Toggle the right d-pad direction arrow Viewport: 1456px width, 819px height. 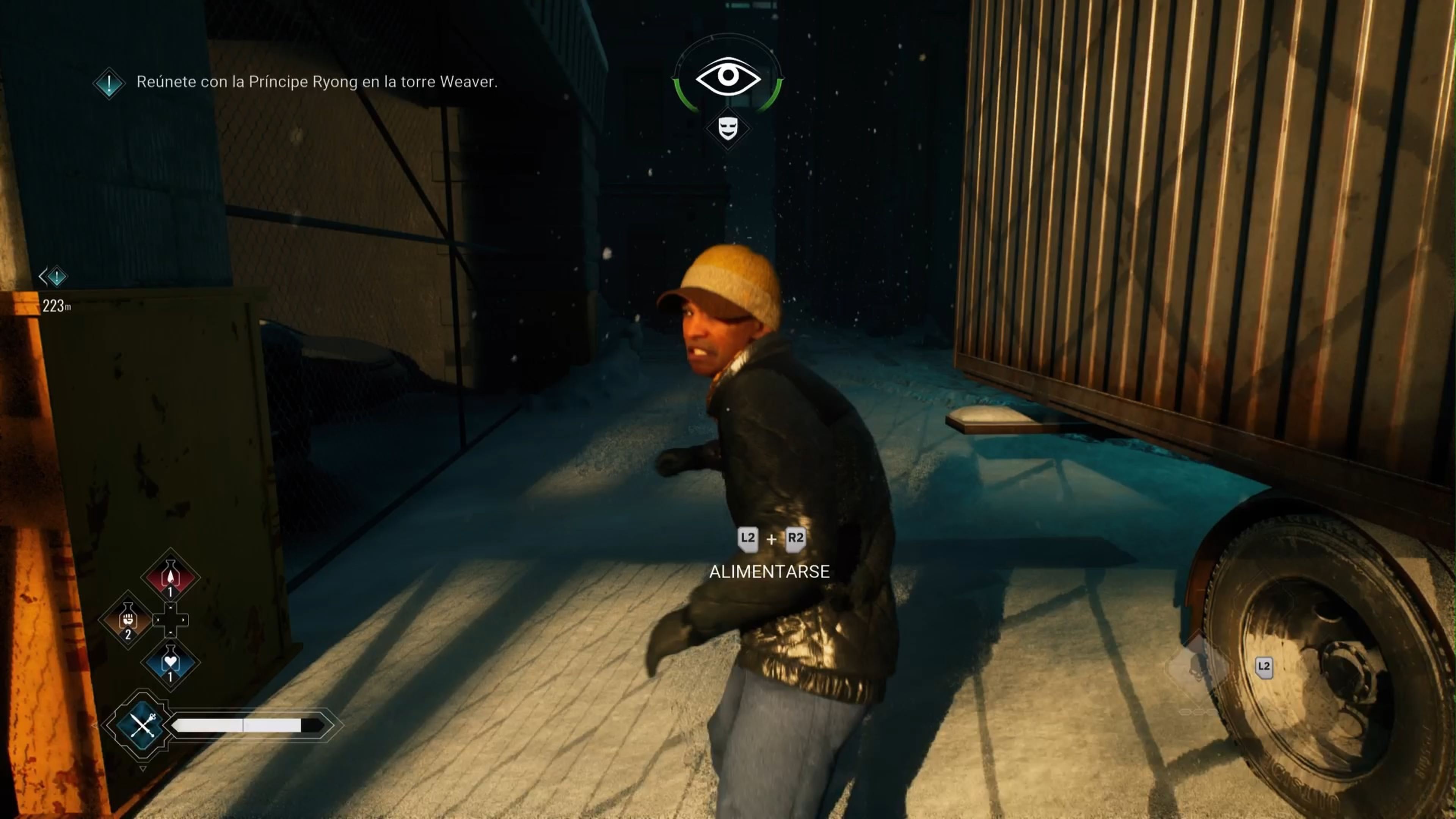184,620
